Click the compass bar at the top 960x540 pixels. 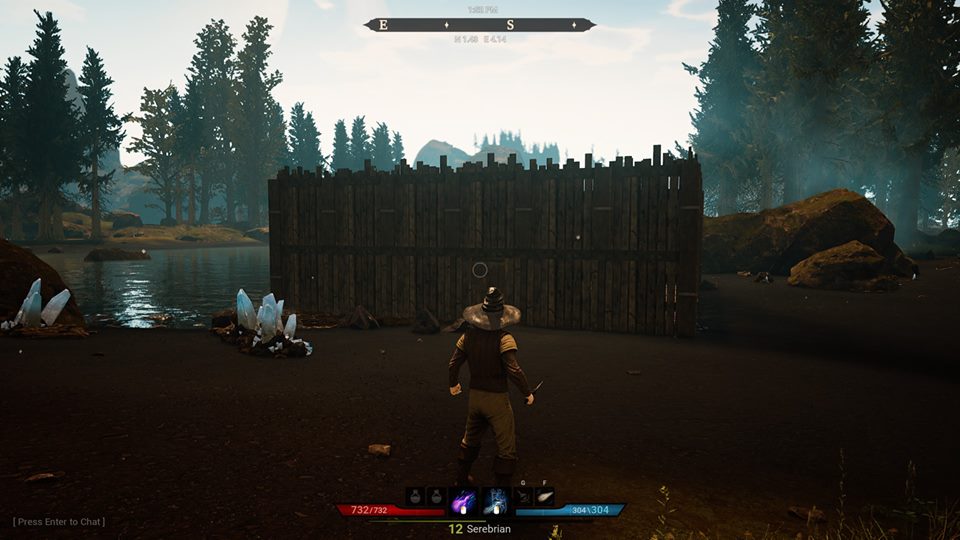click(480, 25)
